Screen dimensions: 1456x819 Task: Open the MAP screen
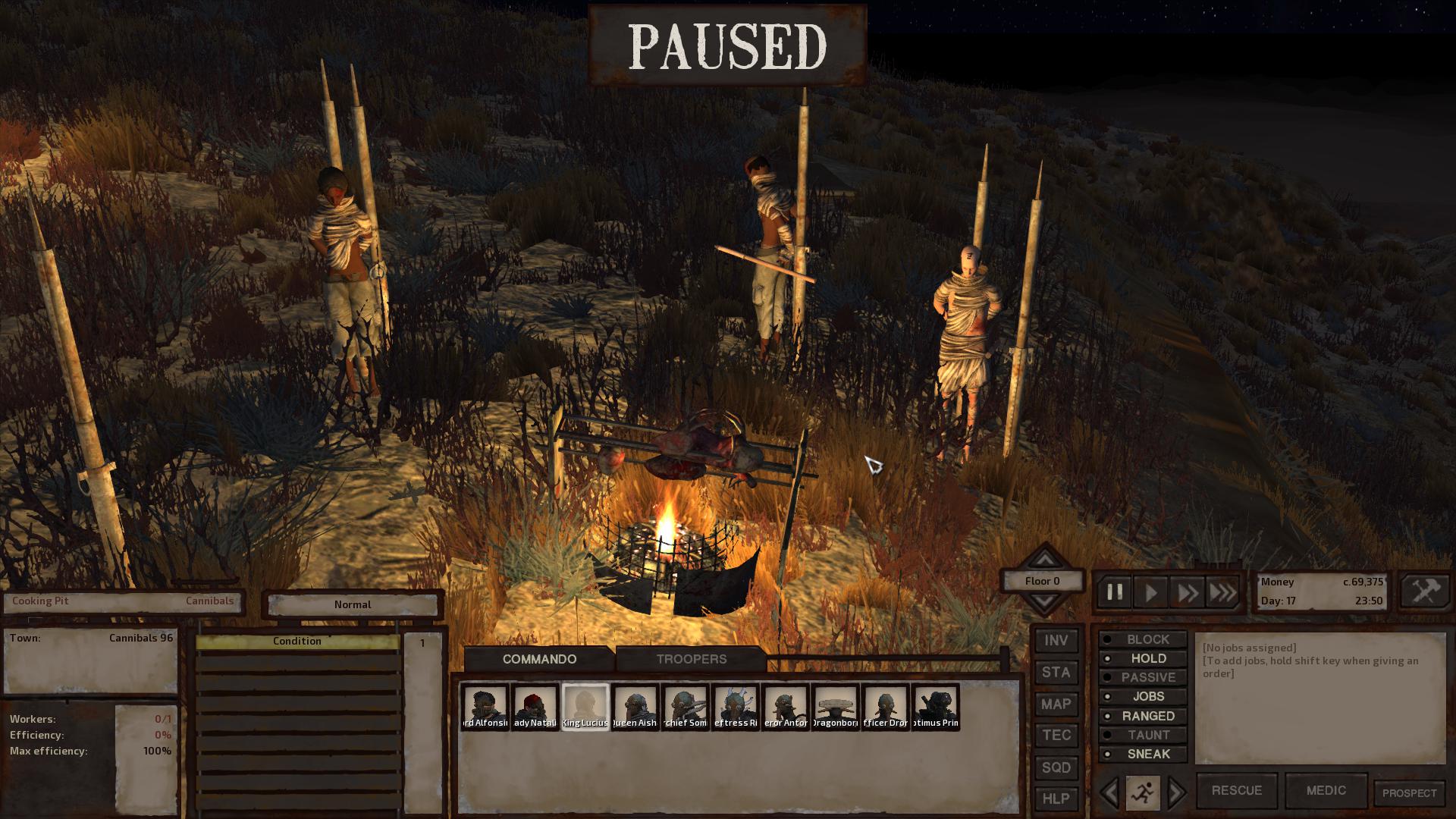1056,704
